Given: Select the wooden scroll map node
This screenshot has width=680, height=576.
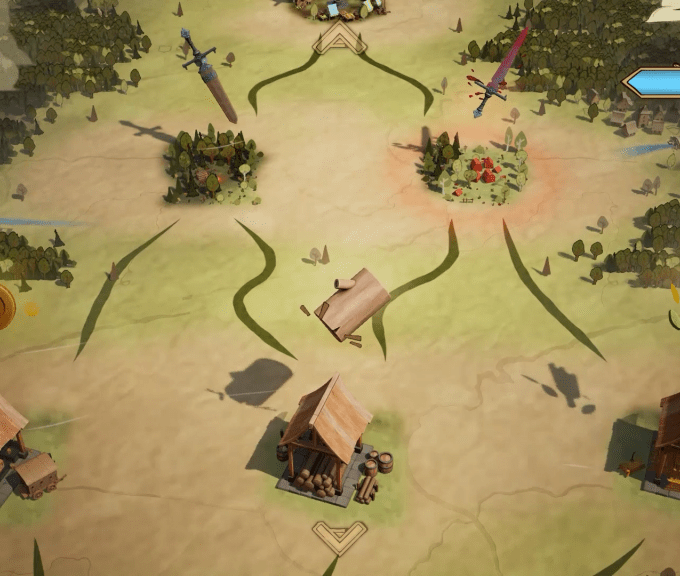Looking at the screenshot, I should 351,305.
